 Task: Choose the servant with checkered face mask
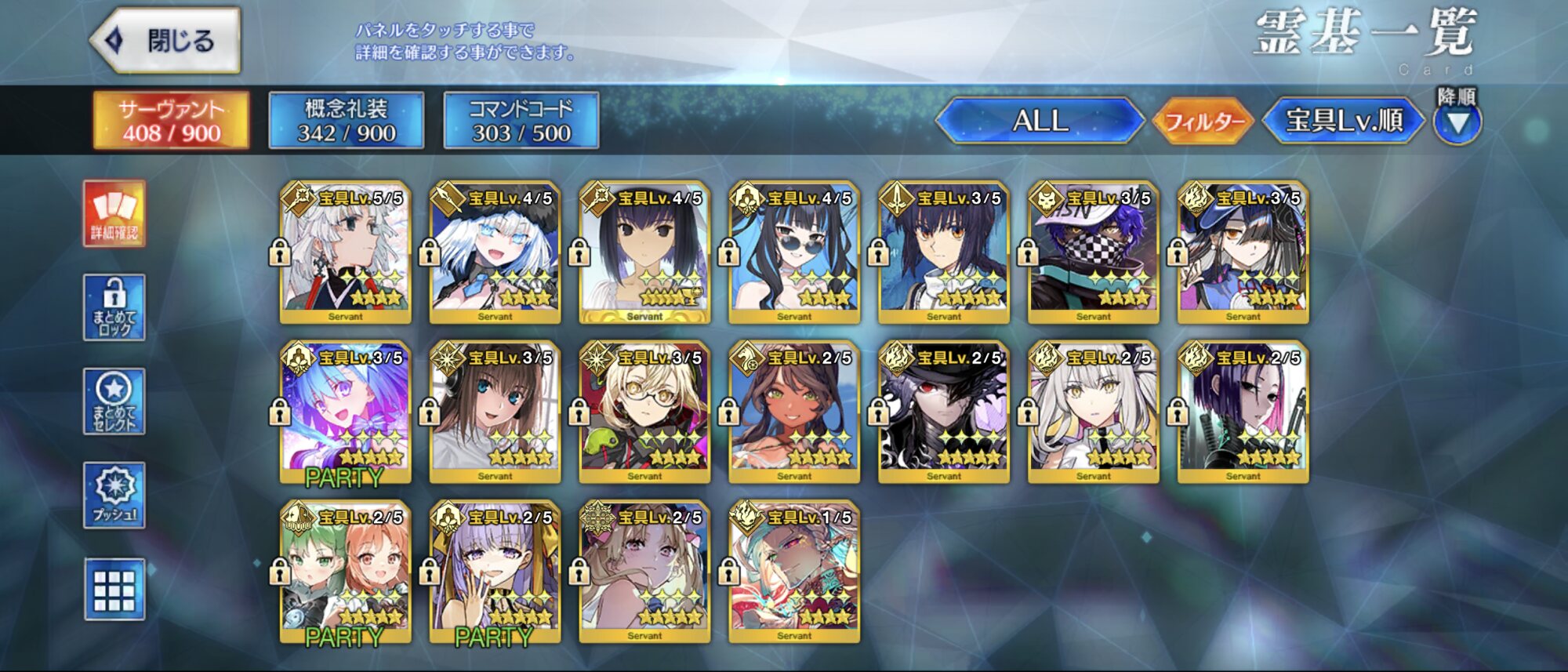pyautogui.click(x=1094, y=253)
